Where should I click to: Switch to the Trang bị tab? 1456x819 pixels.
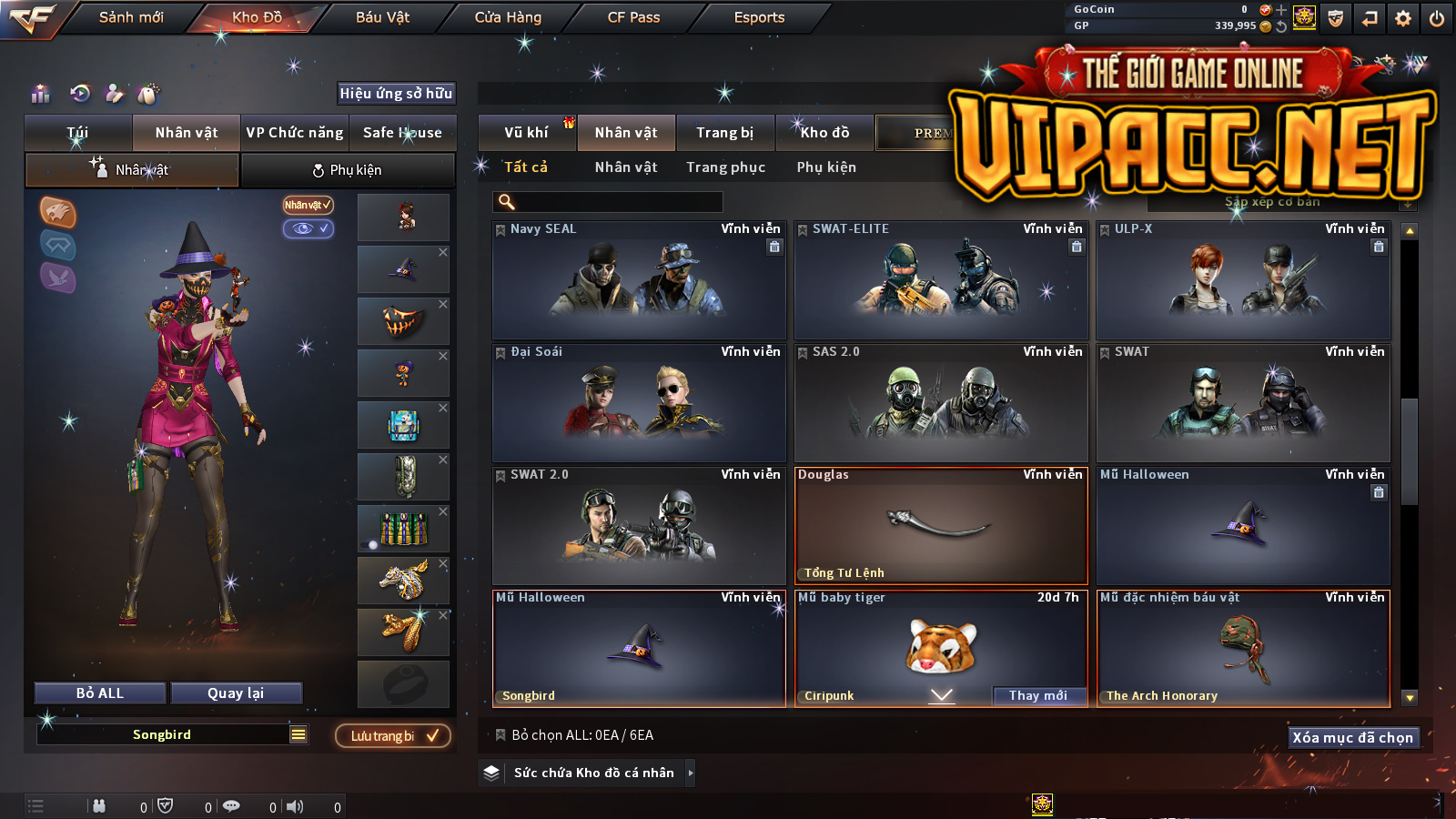pyautogui.click(x=724, y=133)
